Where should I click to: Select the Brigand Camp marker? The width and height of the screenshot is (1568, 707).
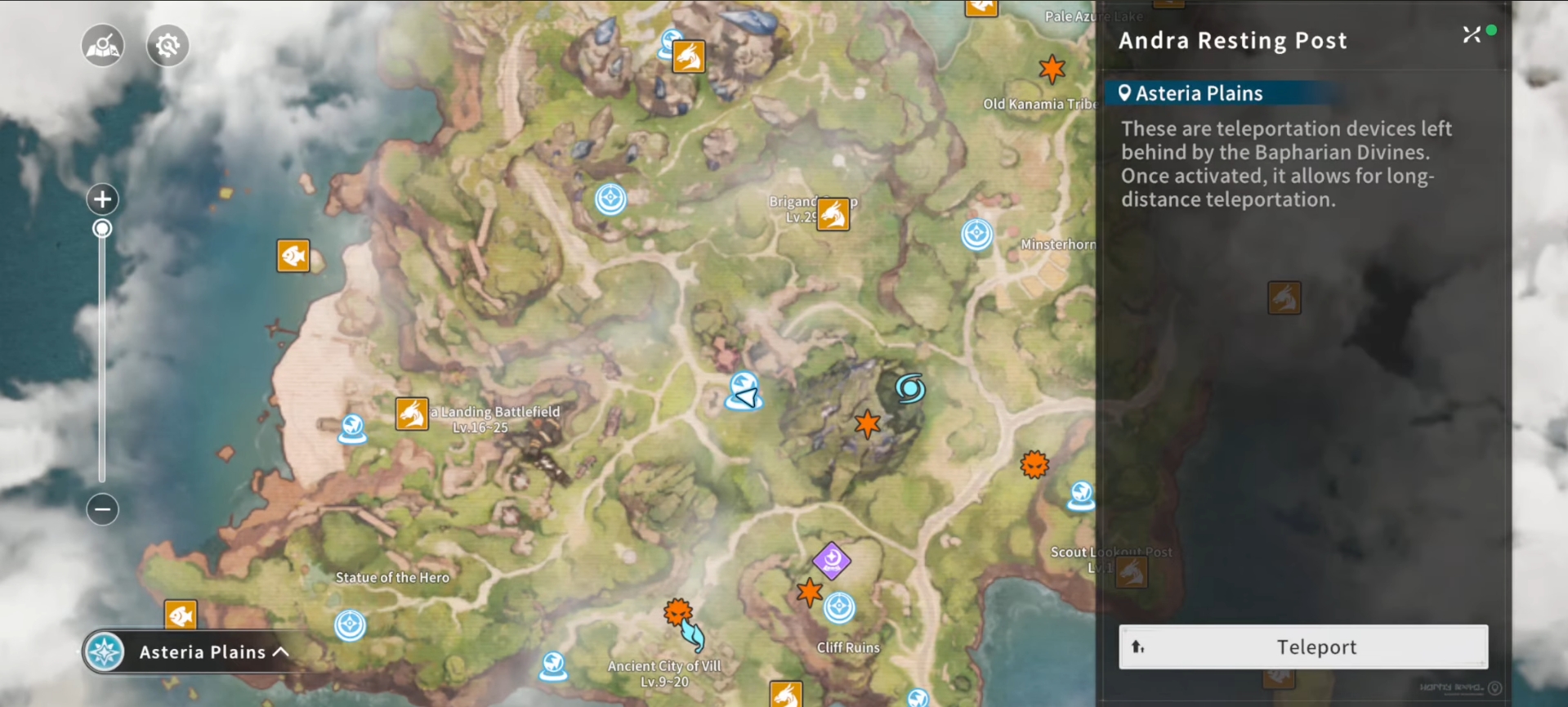point(833,214)
